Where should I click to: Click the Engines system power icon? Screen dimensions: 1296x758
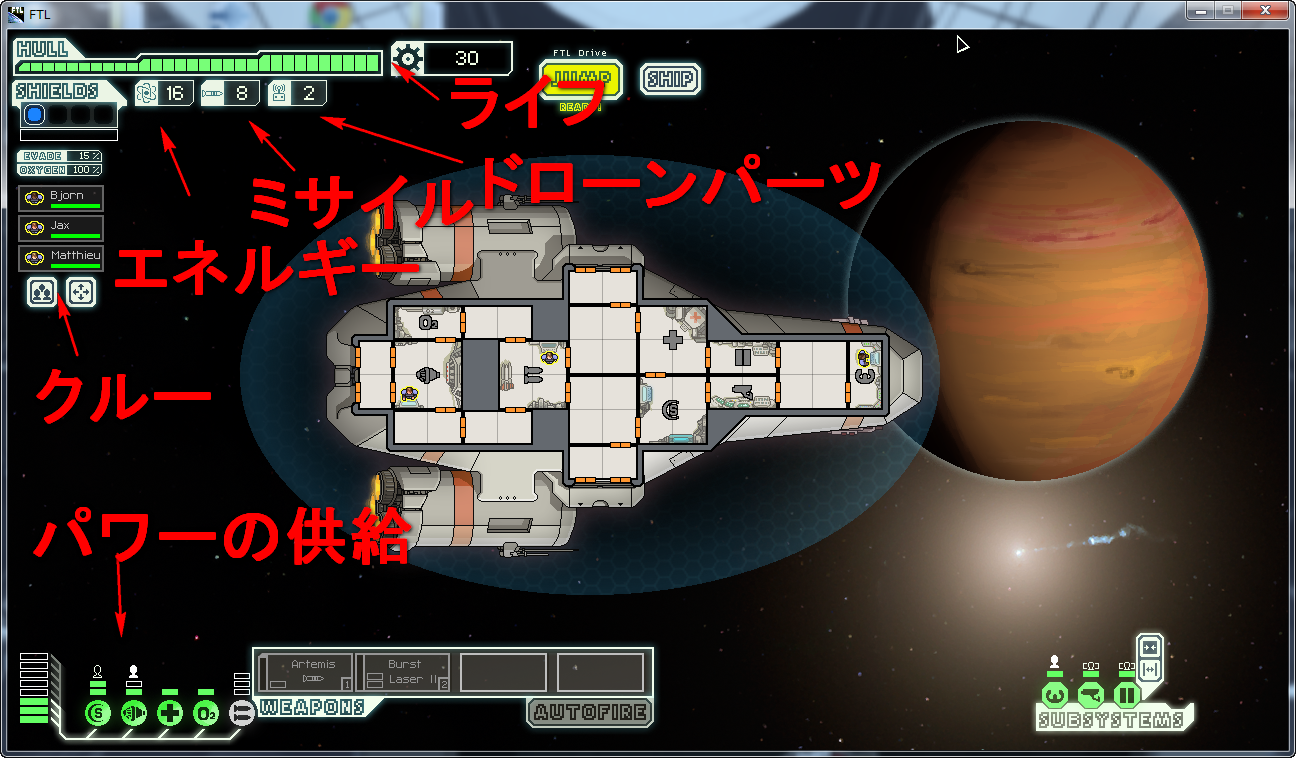point(134,713)
